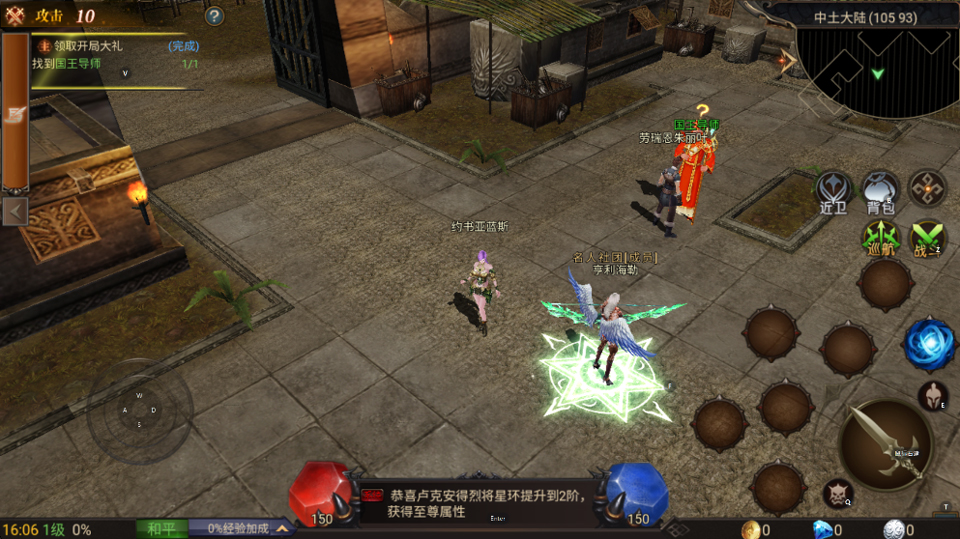Toggle the 战斗 crossed-swords button

pyautogui.click(x=928, y=238)
